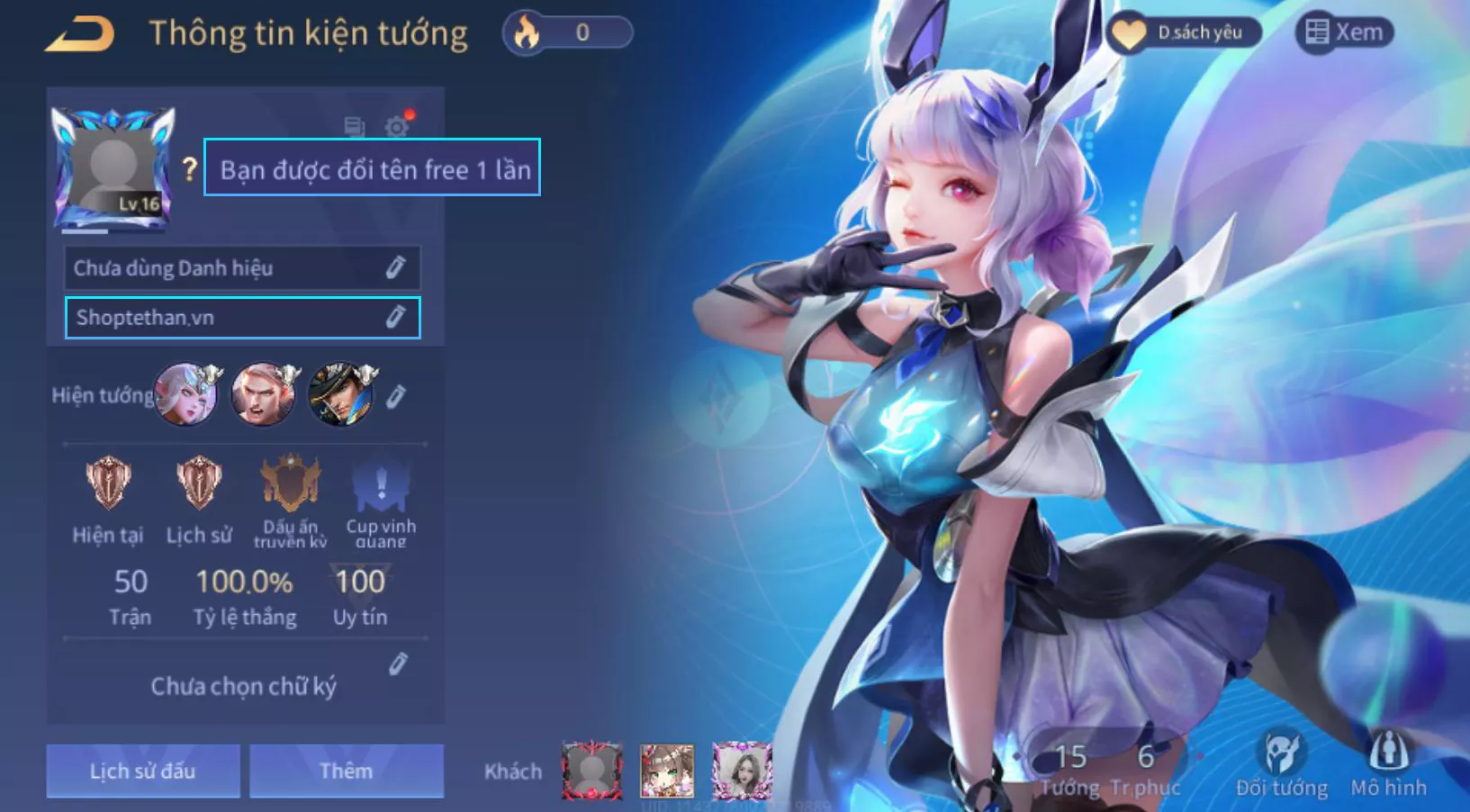The image size is (1470, 812).
Task: Click the question mark help icon
Action: point(189,168)
